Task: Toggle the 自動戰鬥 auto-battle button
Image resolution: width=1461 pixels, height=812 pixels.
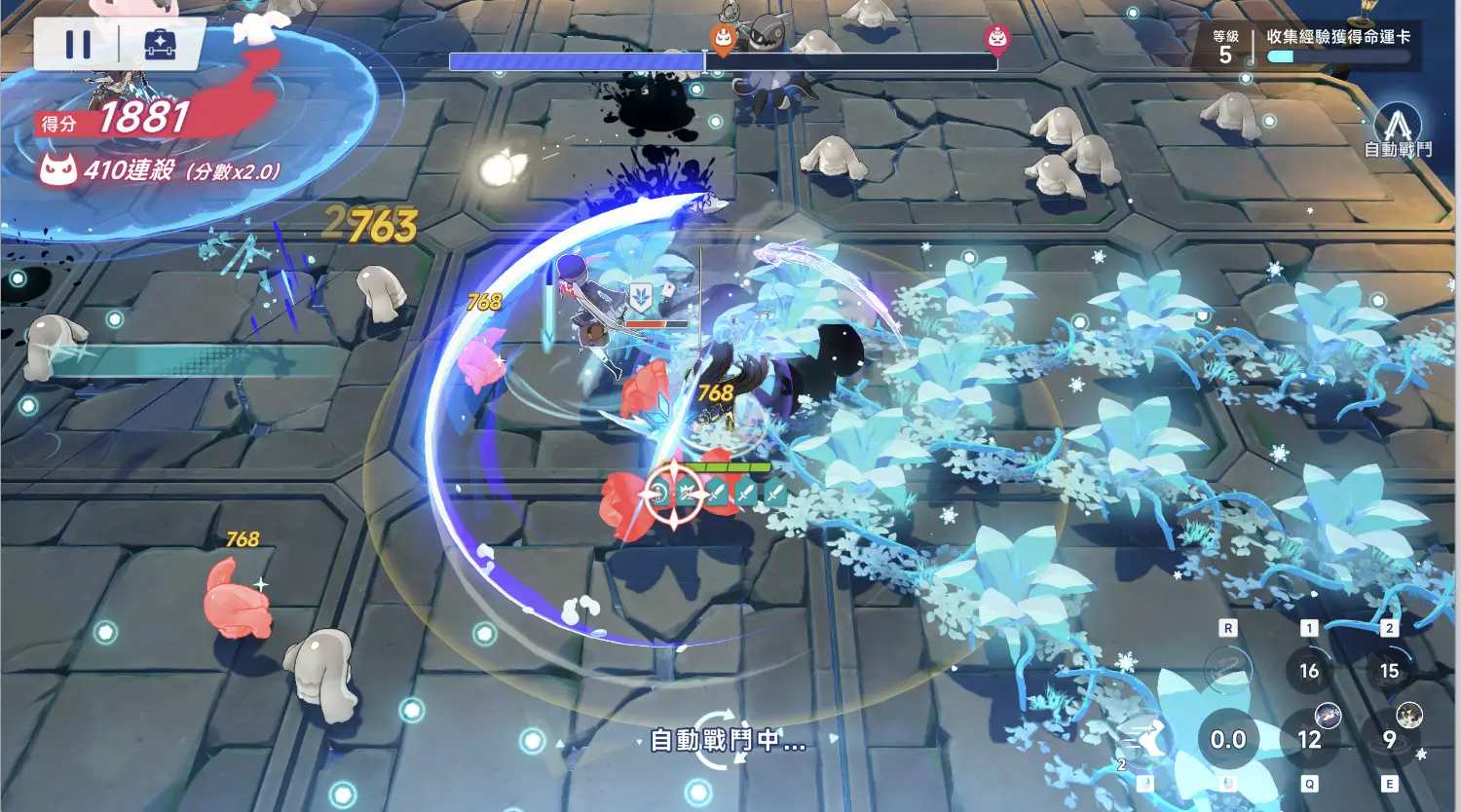Action: pyautogui.click(x=1398, y=132)
